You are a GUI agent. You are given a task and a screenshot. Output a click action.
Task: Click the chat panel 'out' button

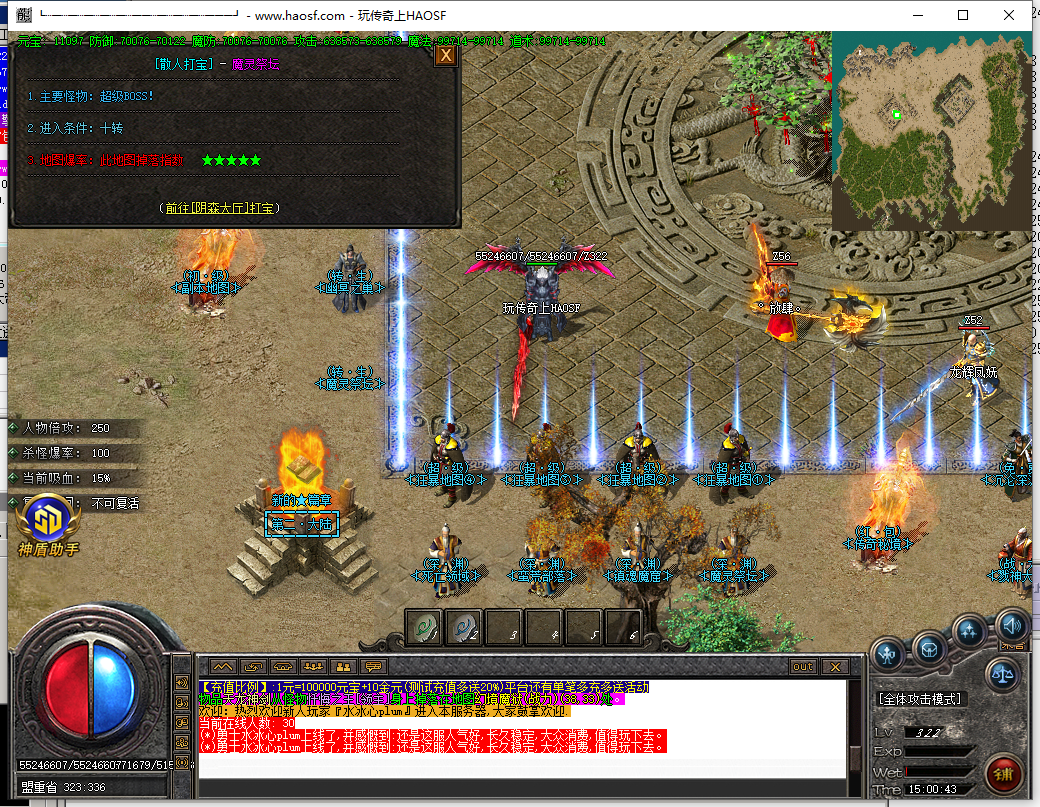pyautogui.click(x=803, y=666)
